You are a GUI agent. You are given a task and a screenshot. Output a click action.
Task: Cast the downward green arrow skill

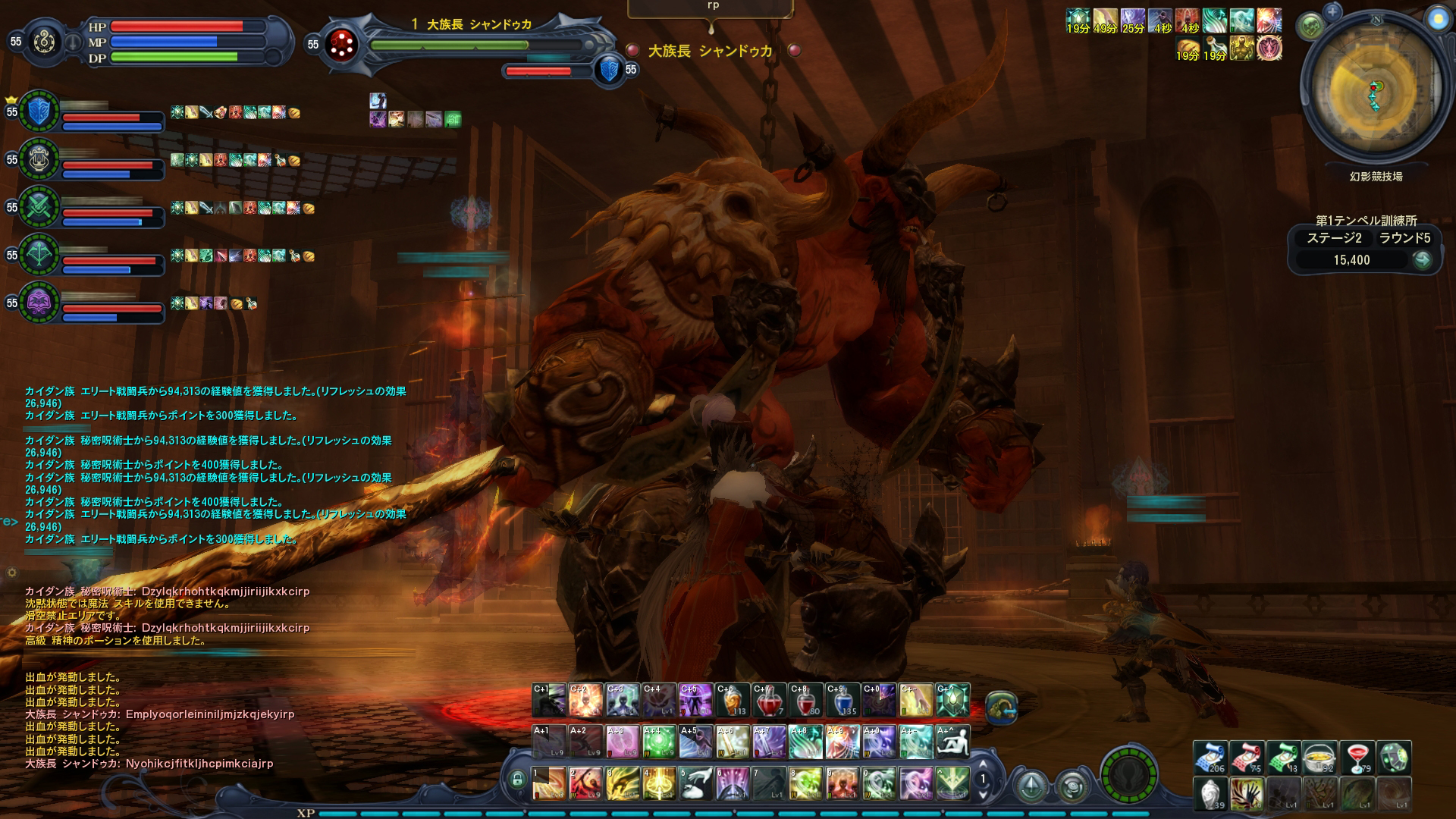click(952, 782)
